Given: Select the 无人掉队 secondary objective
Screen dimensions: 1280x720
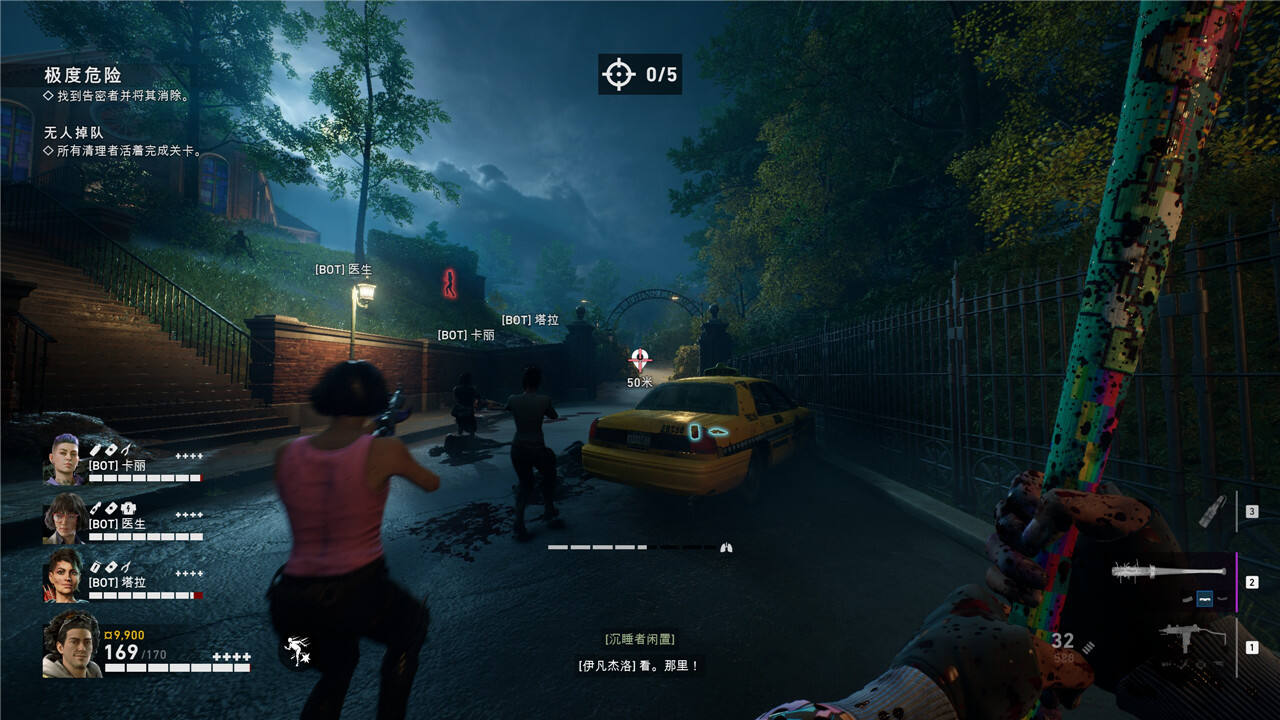Looking at the screenshot, I should pos(73,132).
